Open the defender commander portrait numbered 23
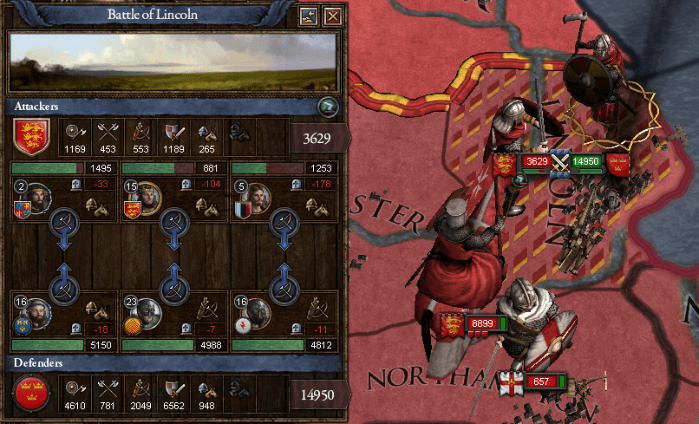Screen dimensions: 699x424 146,313
